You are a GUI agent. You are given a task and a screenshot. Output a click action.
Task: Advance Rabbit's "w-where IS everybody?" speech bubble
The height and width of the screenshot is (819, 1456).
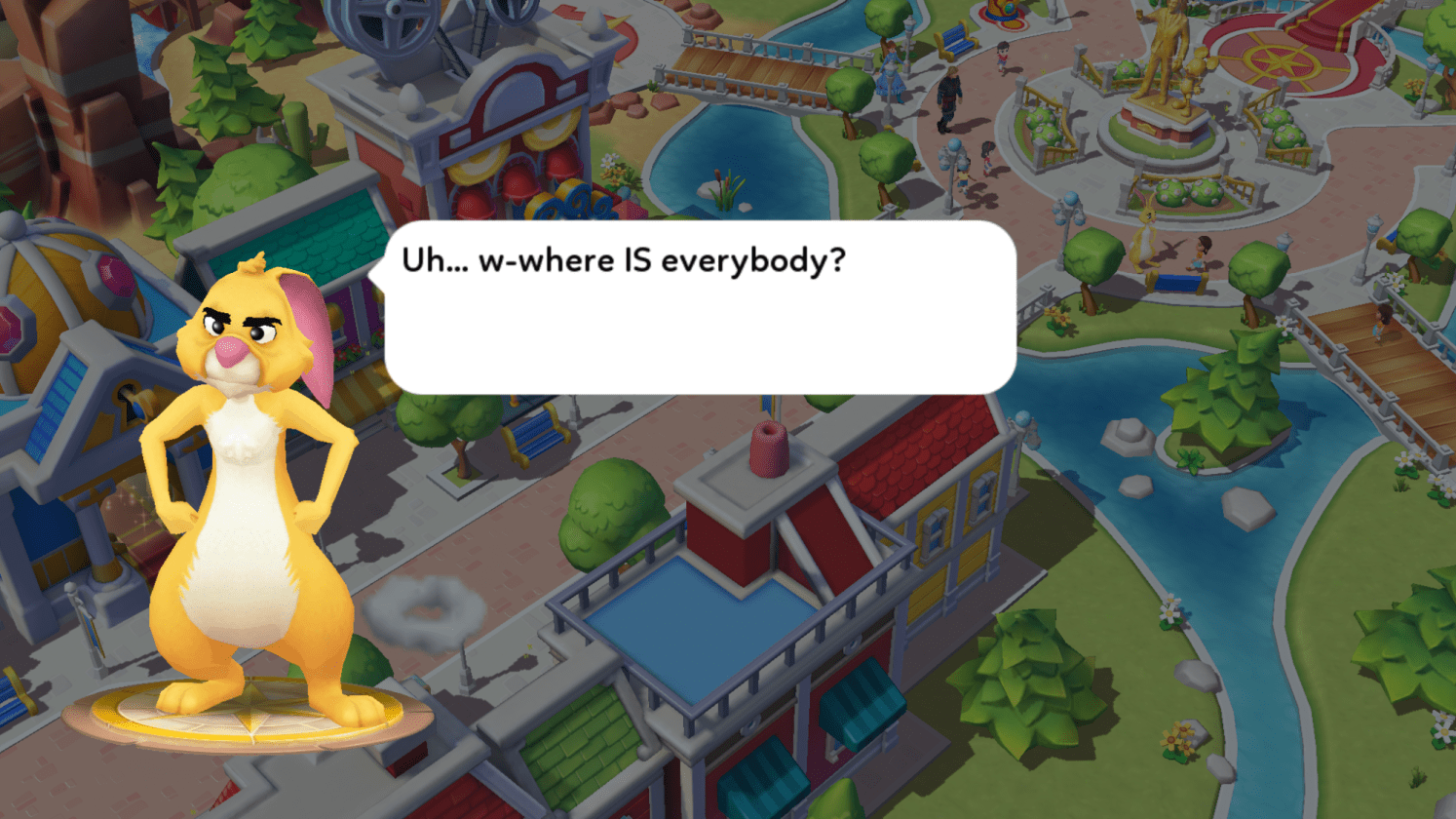[x=700, y=308]
